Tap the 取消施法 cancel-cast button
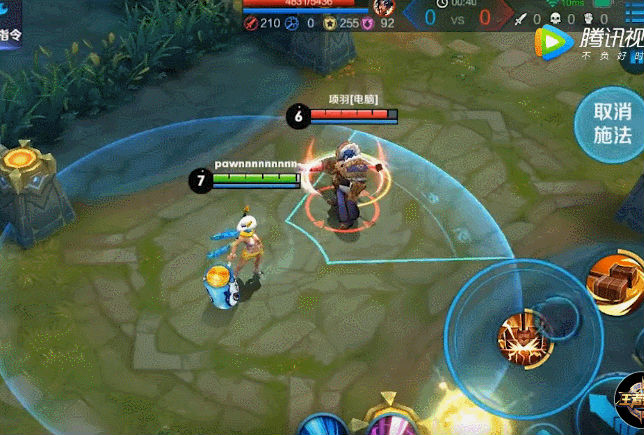Screen dimensions: 644x435 612,124
